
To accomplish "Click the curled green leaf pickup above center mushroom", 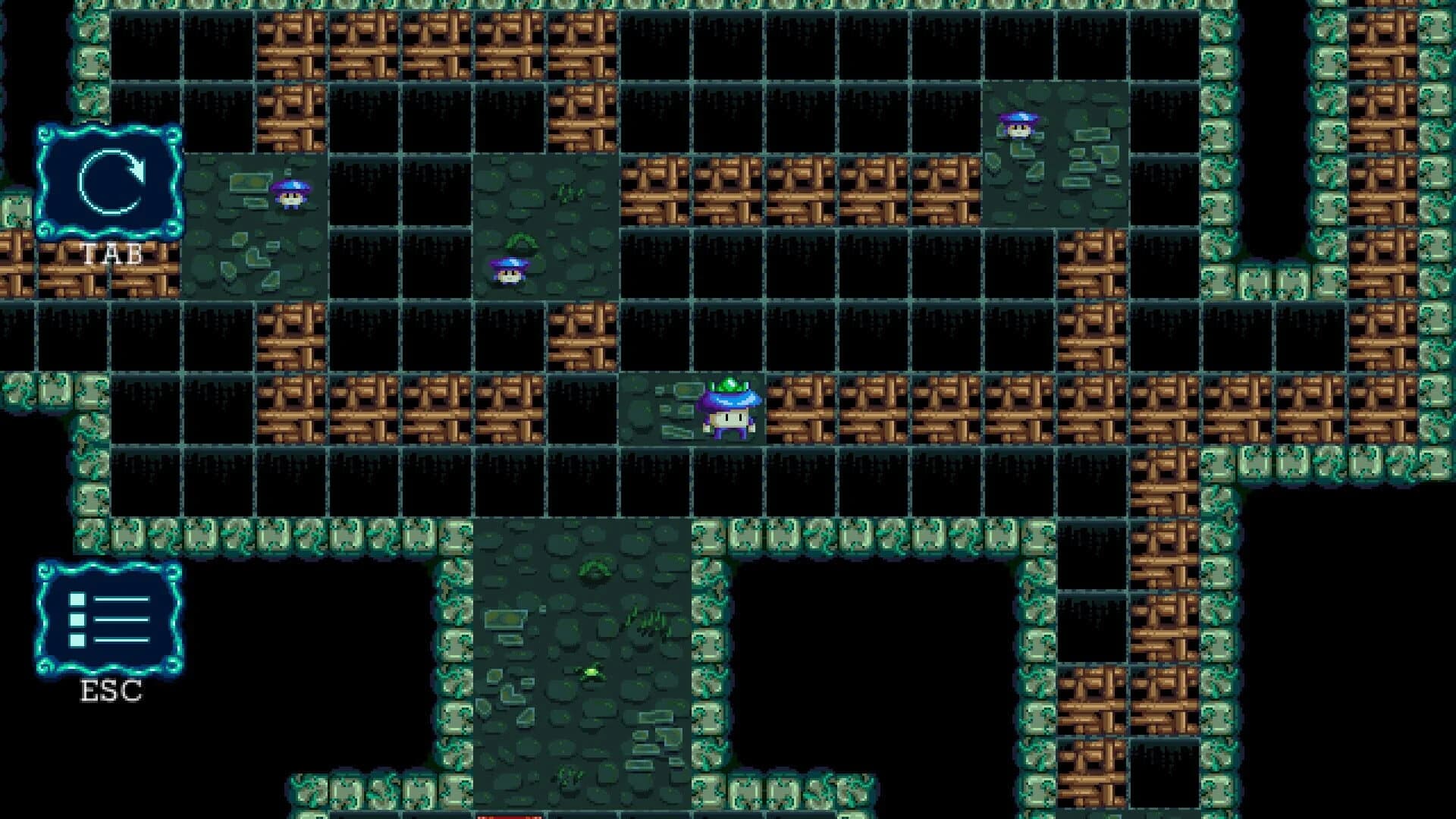I will [523, 241].
